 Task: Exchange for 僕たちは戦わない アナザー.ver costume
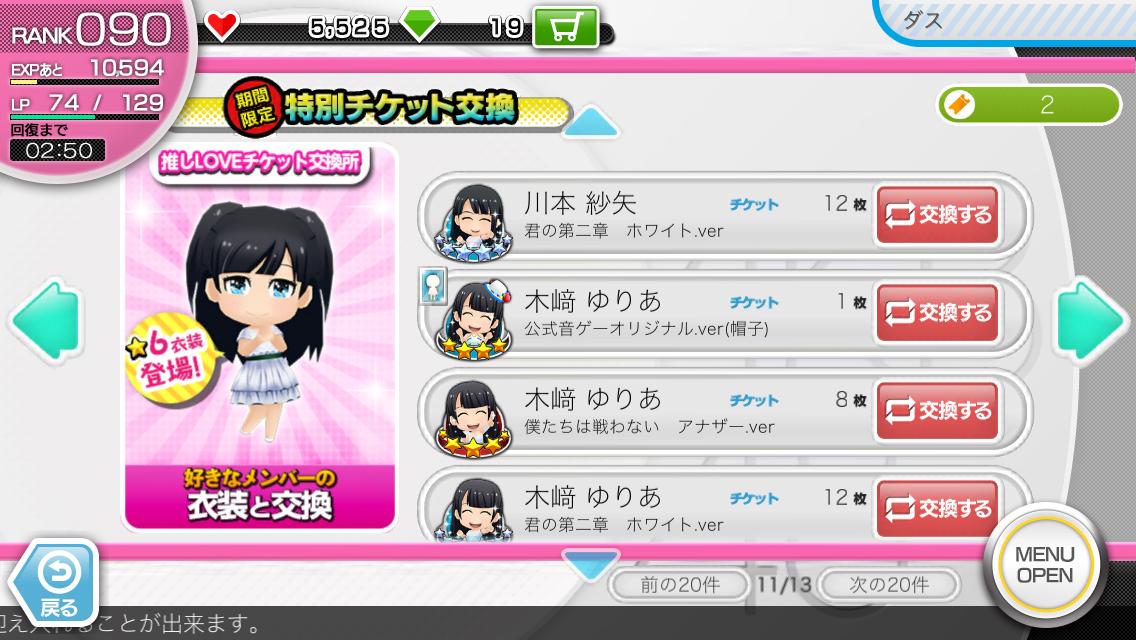click(x=937, y=411)
